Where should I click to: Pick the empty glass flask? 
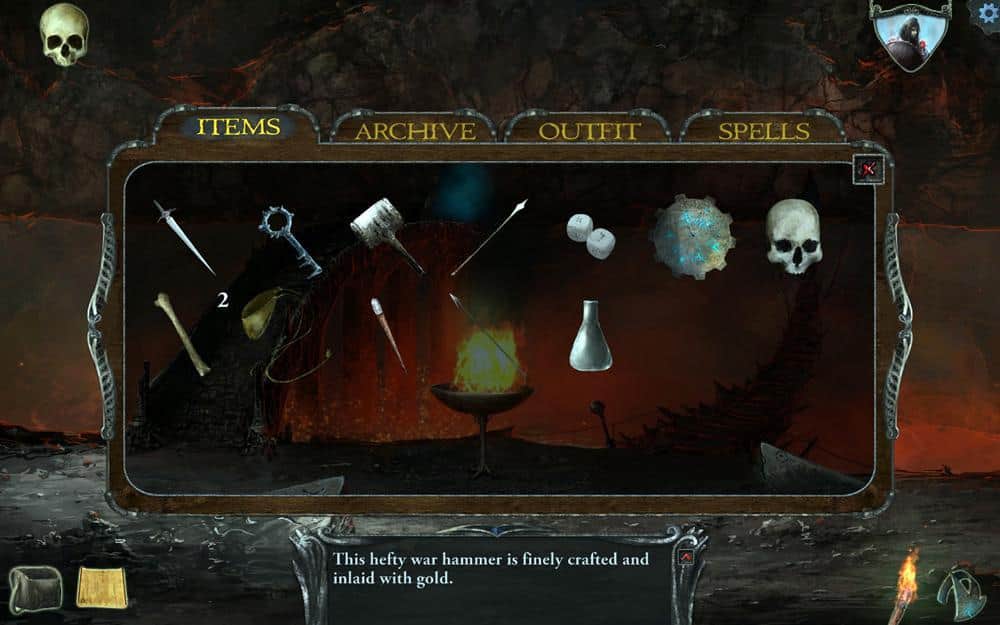click(x=591, y=336)
